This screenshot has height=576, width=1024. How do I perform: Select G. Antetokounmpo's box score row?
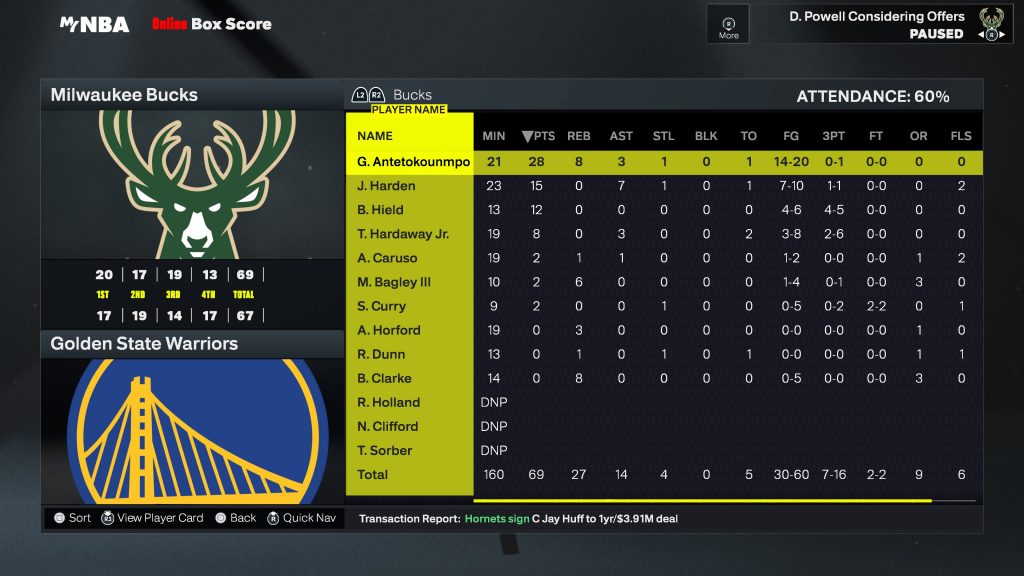[x=413, y=162]
